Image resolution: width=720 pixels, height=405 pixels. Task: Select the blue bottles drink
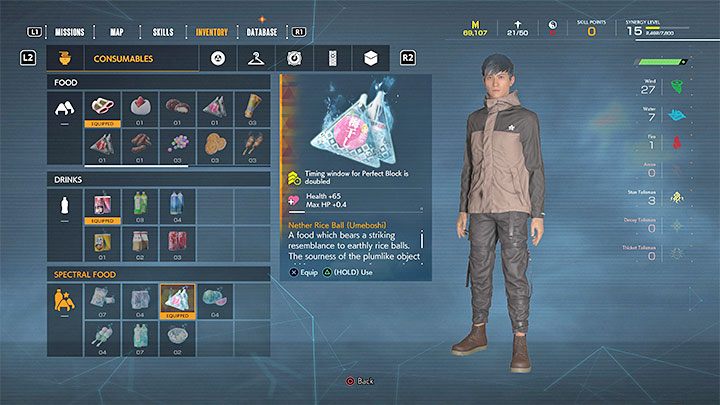[x=180, y=206]
